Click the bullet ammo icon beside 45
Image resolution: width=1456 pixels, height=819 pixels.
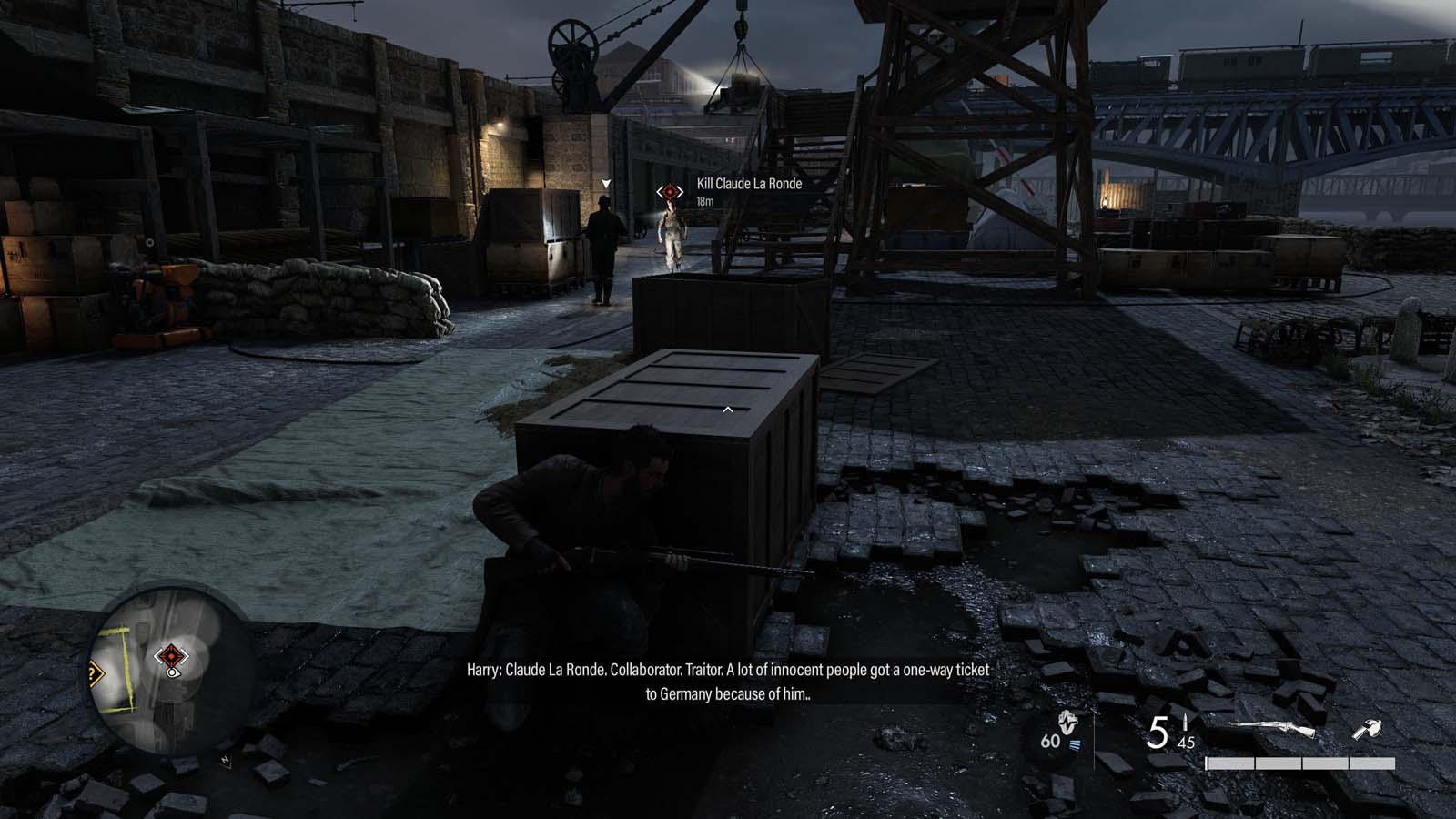tap(1184, 723)
